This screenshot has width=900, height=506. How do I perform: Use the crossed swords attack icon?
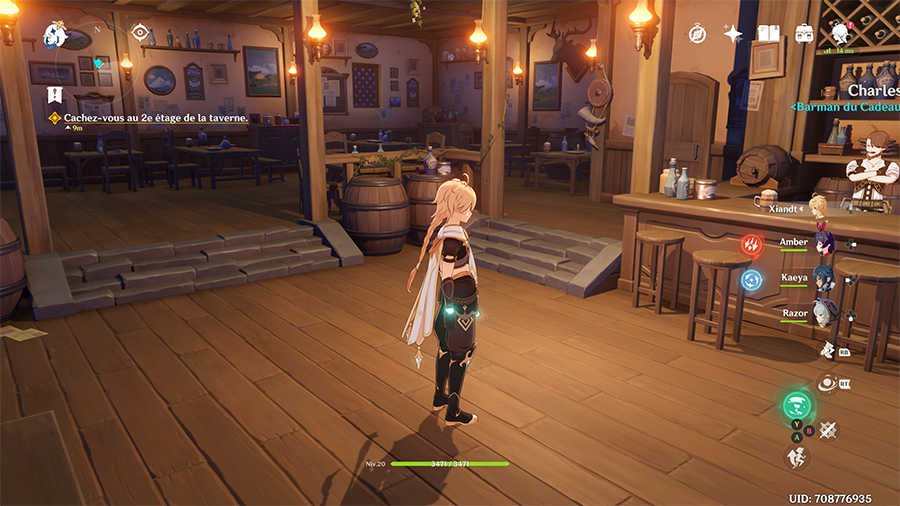pyautogui.click(x=827, y=430)
